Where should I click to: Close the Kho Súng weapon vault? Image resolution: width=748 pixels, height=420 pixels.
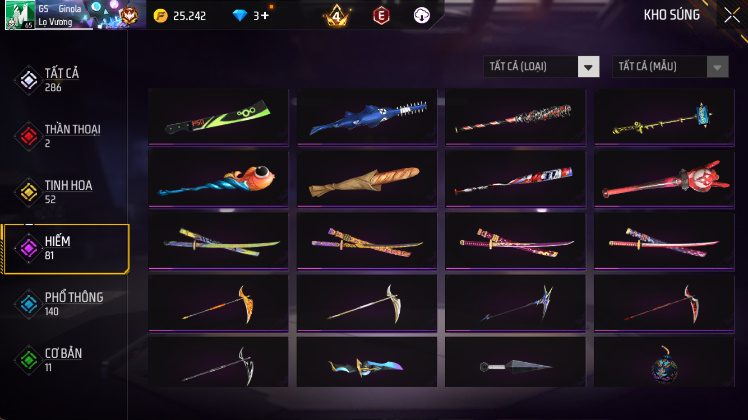[731, 14]
